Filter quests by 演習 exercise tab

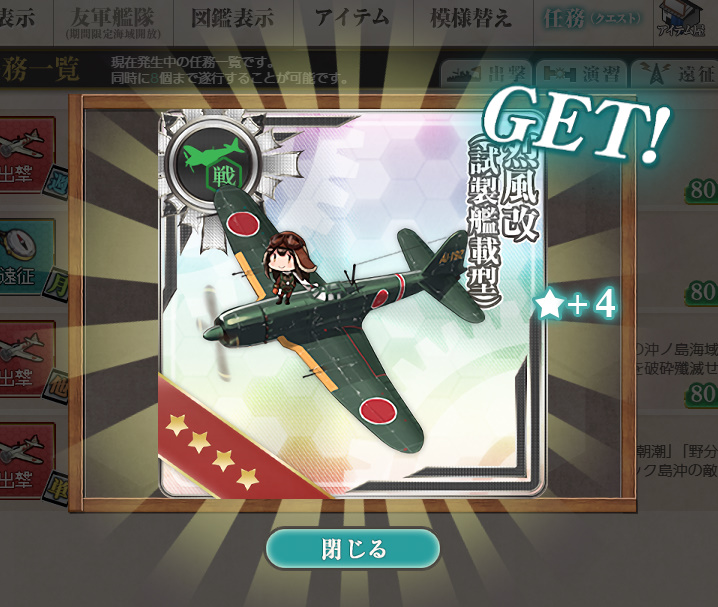click(x=580, y=74)
